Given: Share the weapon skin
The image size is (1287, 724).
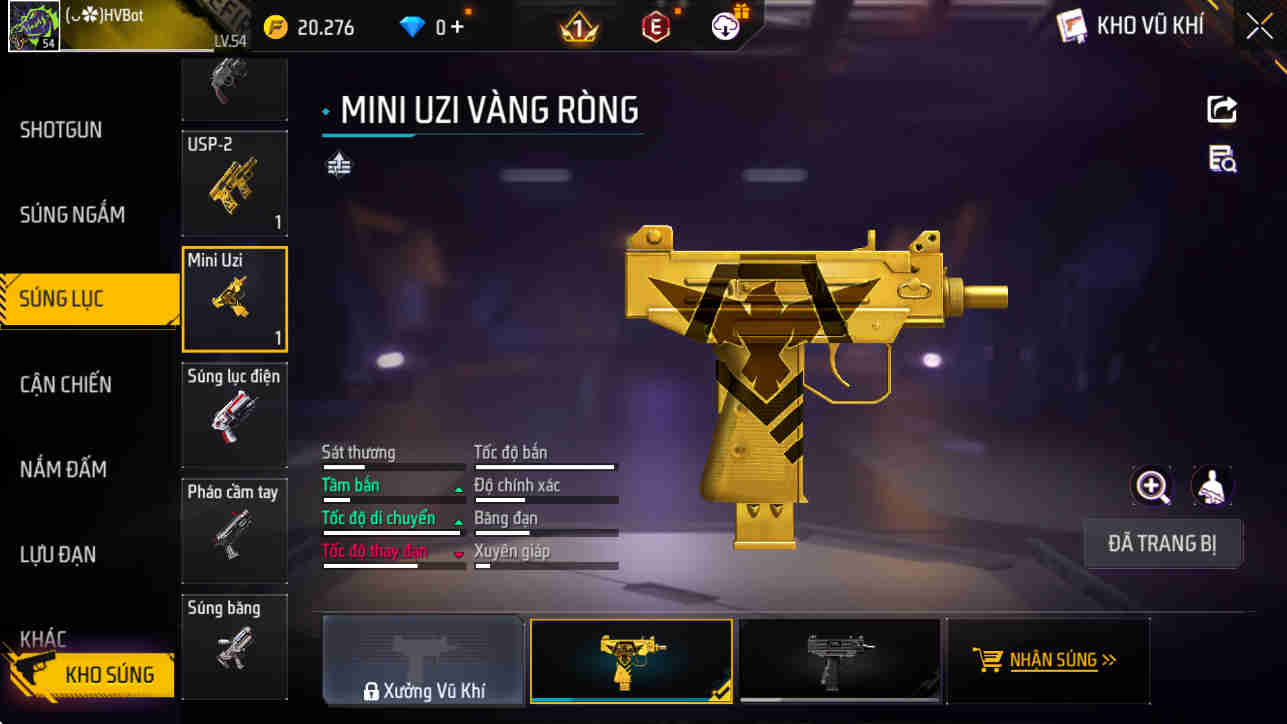Looking at the screenshot, I should click(x=1222, y=109).
